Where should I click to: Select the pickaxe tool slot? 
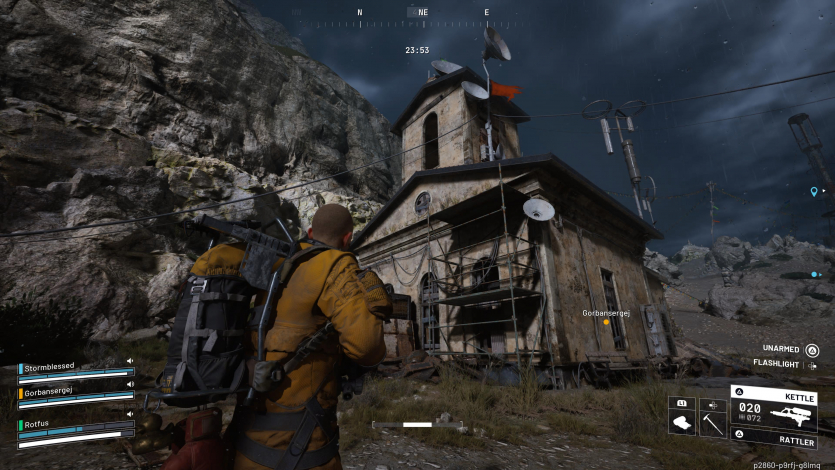tap(712, 423)
